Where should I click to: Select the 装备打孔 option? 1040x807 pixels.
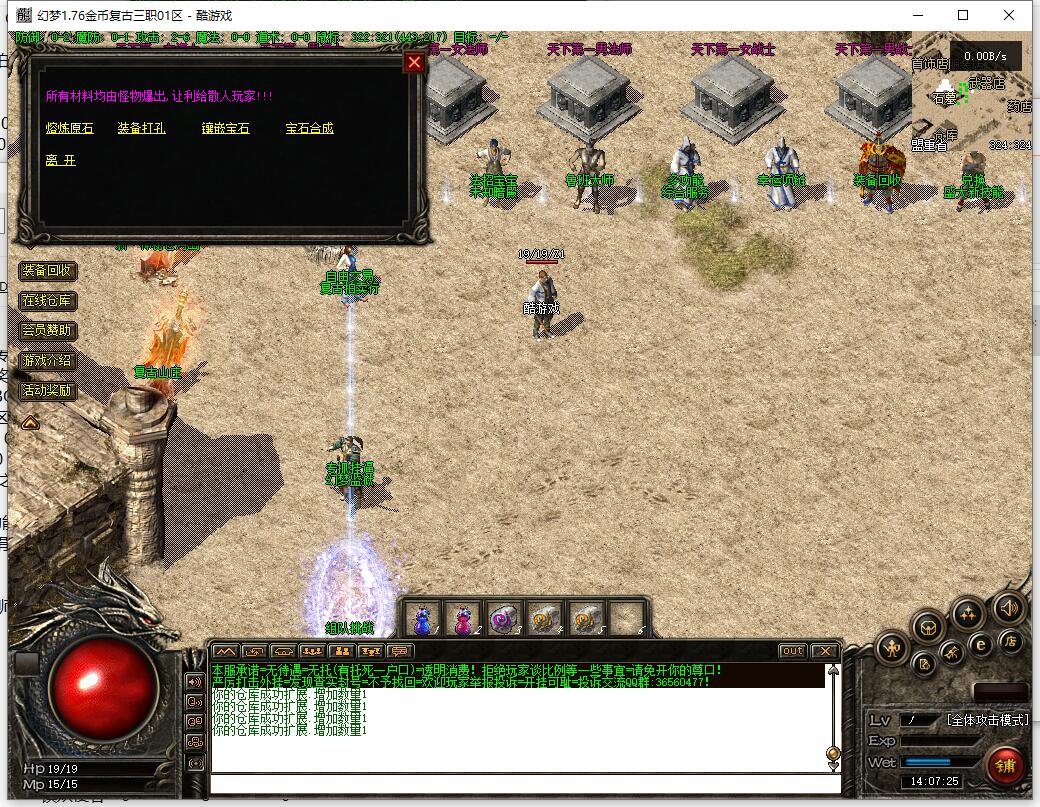pos(141,128)
